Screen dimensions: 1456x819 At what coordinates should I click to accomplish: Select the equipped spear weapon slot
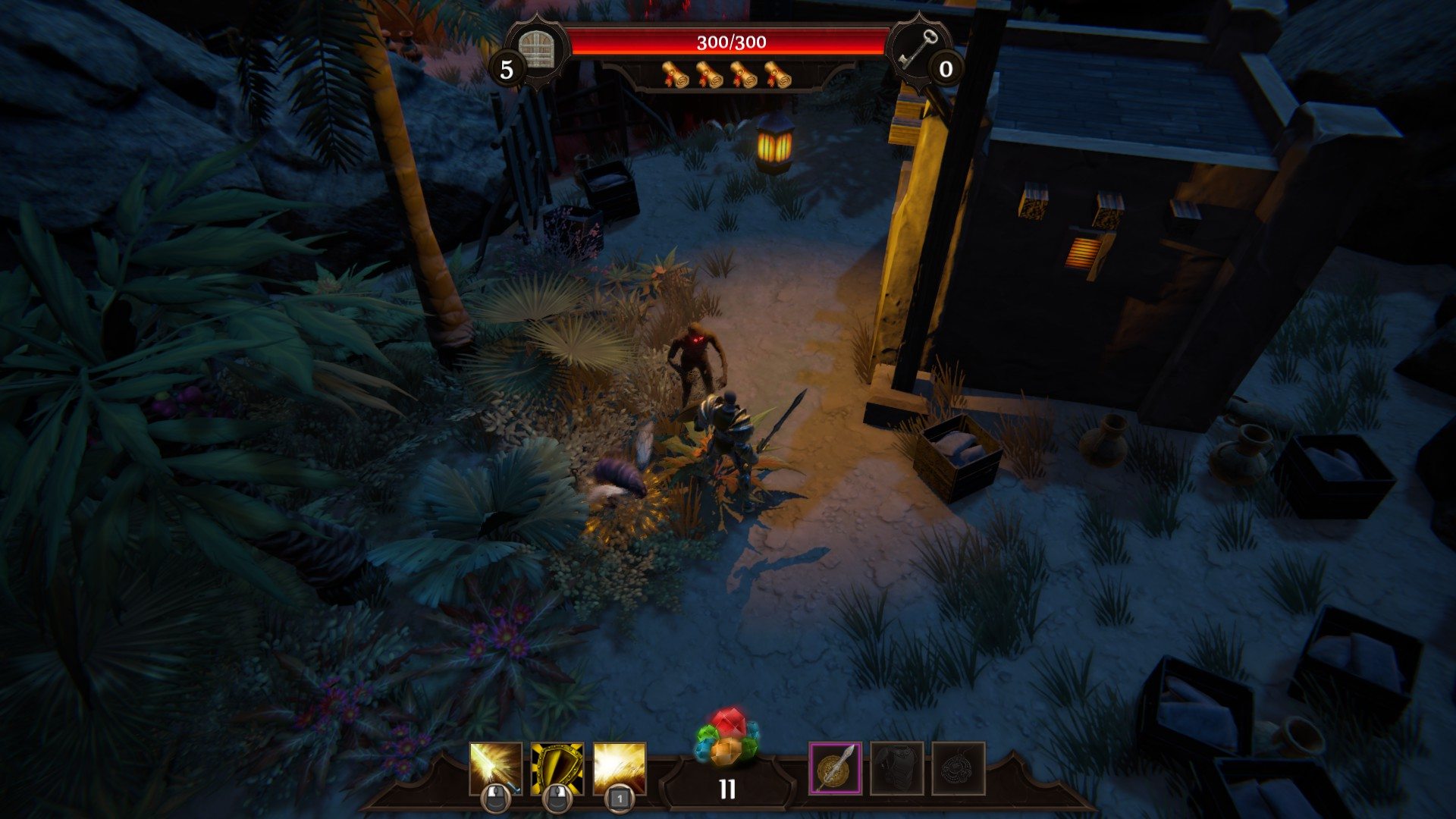pos(835,768)
